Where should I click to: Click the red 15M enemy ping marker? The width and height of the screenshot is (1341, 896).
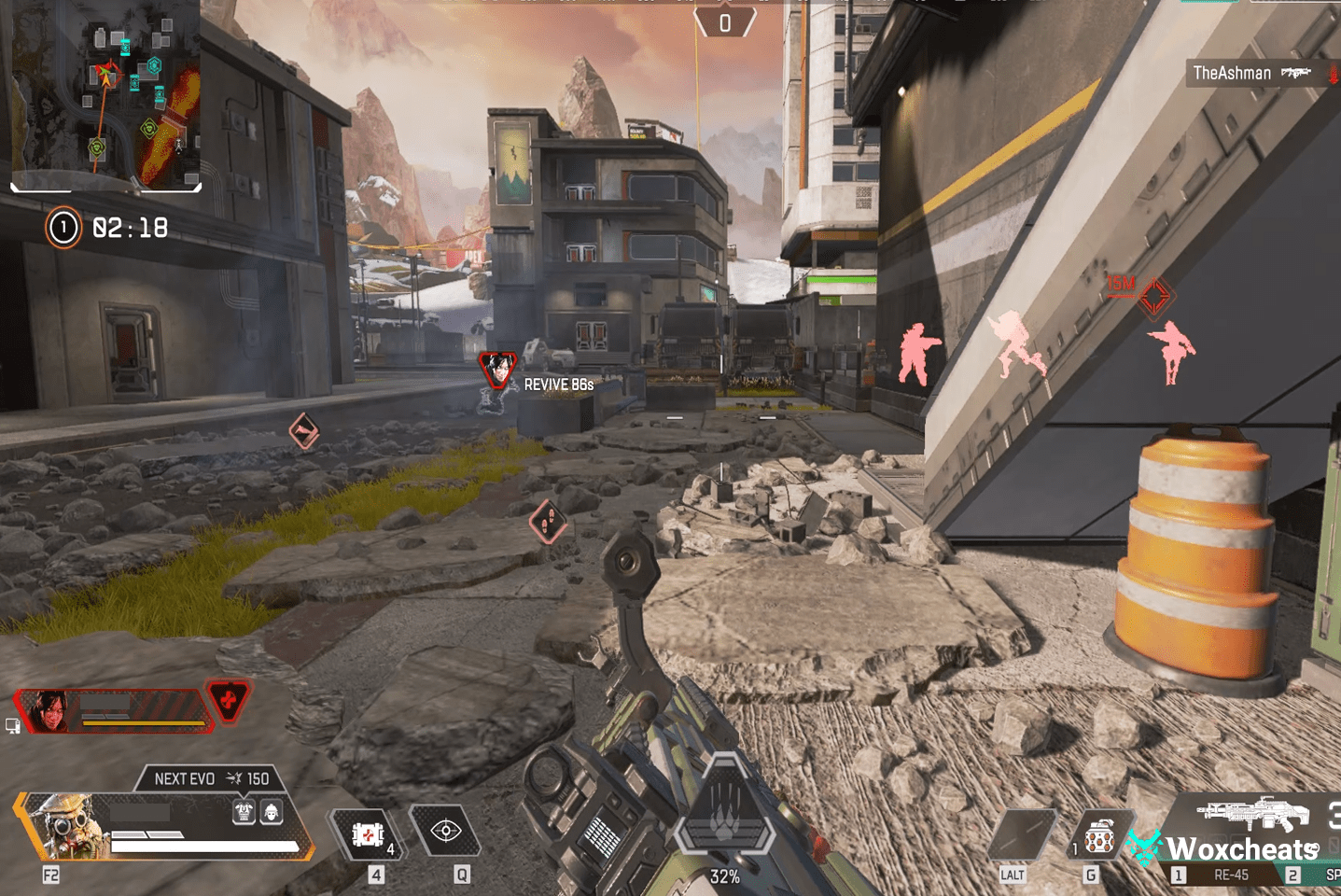1154,298
